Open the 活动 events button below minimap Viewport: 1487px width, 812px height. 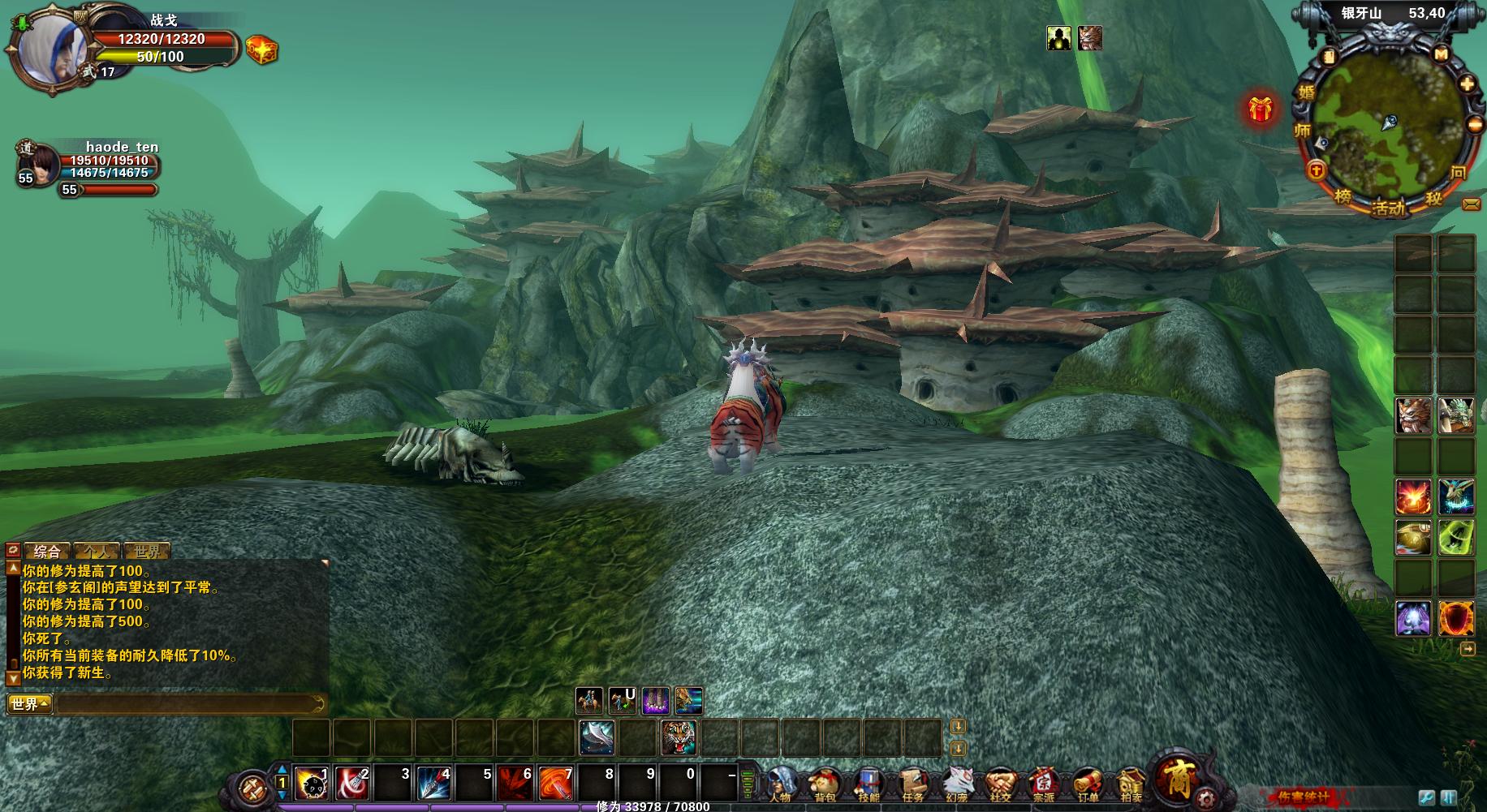tap(1388, 208)
